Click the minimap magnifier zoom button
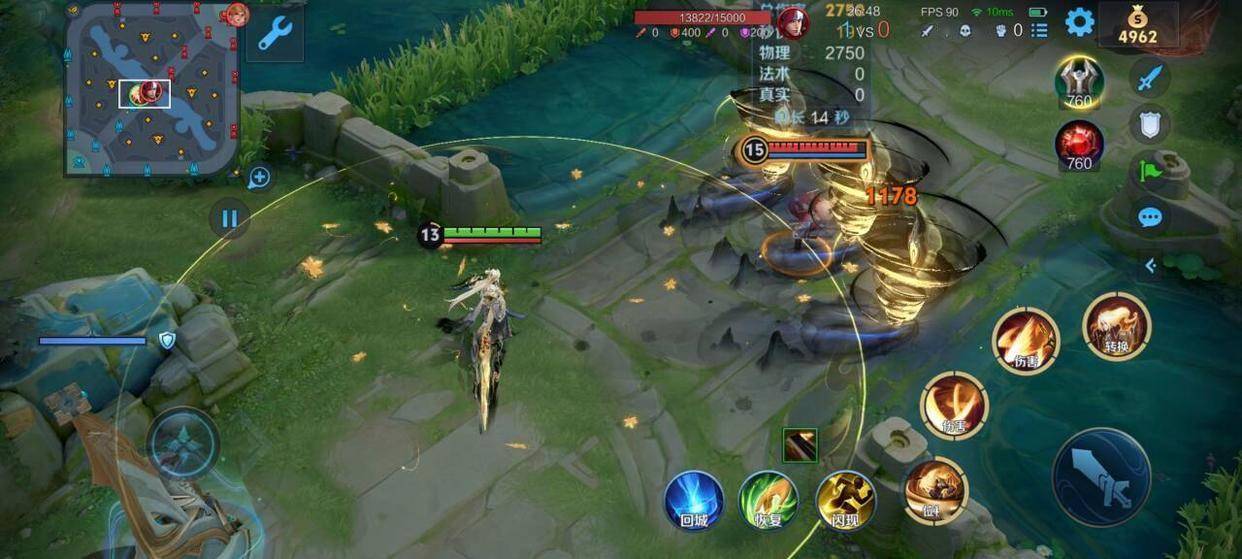Image resolution: width=1242 pixels, height=559 pixels. (x=259, y=178)
